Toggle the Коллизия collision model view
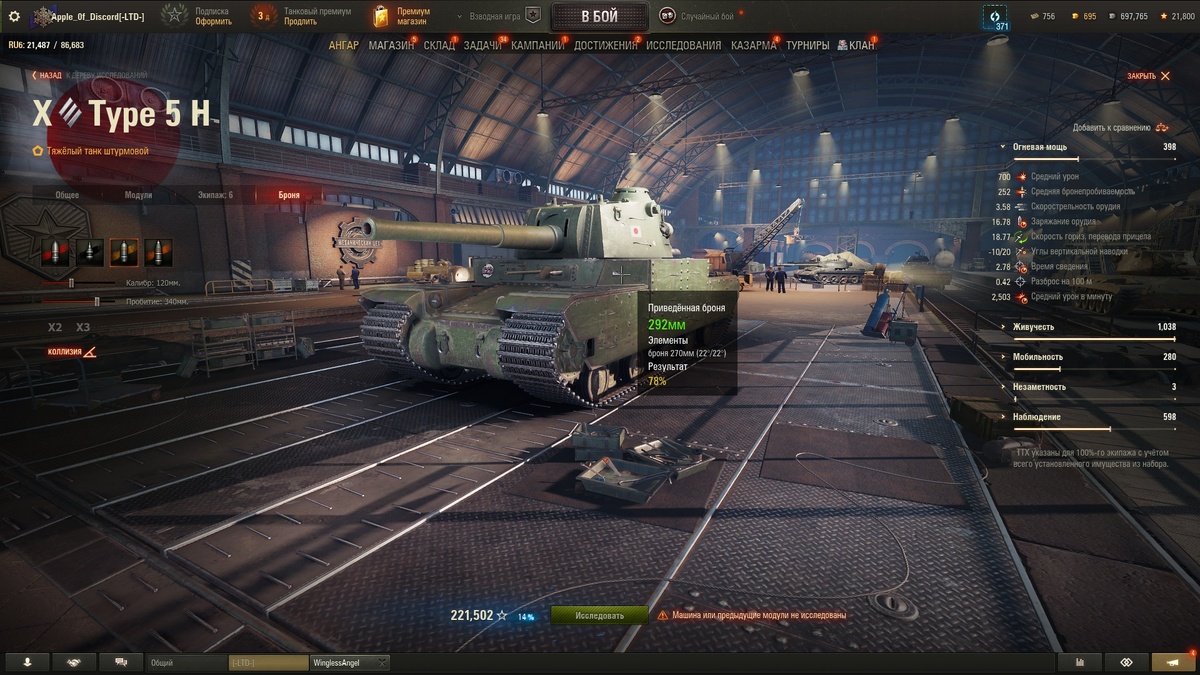 click(73, 352)
